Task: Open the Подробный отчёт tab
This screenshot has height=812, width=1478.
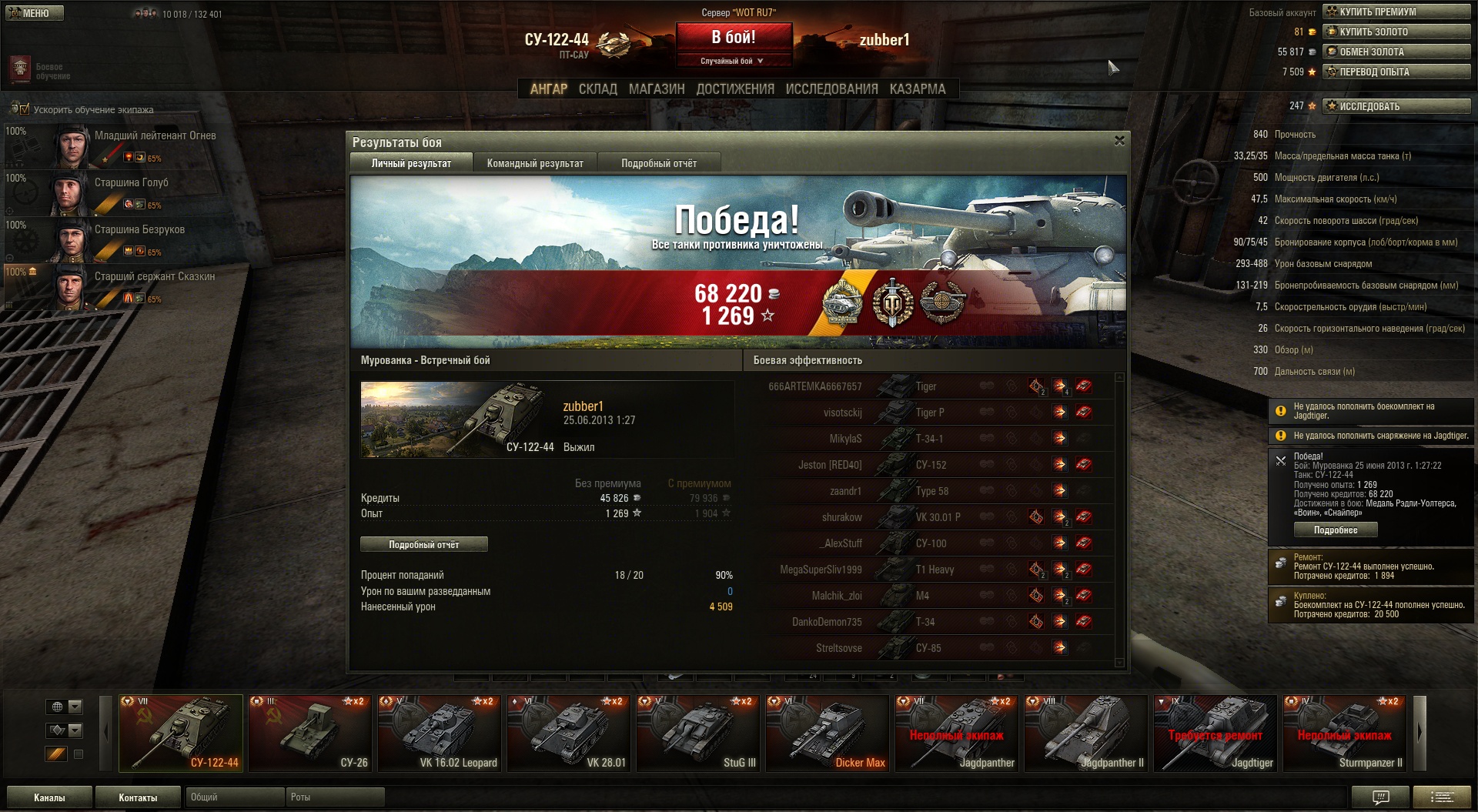Action: coord(658,163)
